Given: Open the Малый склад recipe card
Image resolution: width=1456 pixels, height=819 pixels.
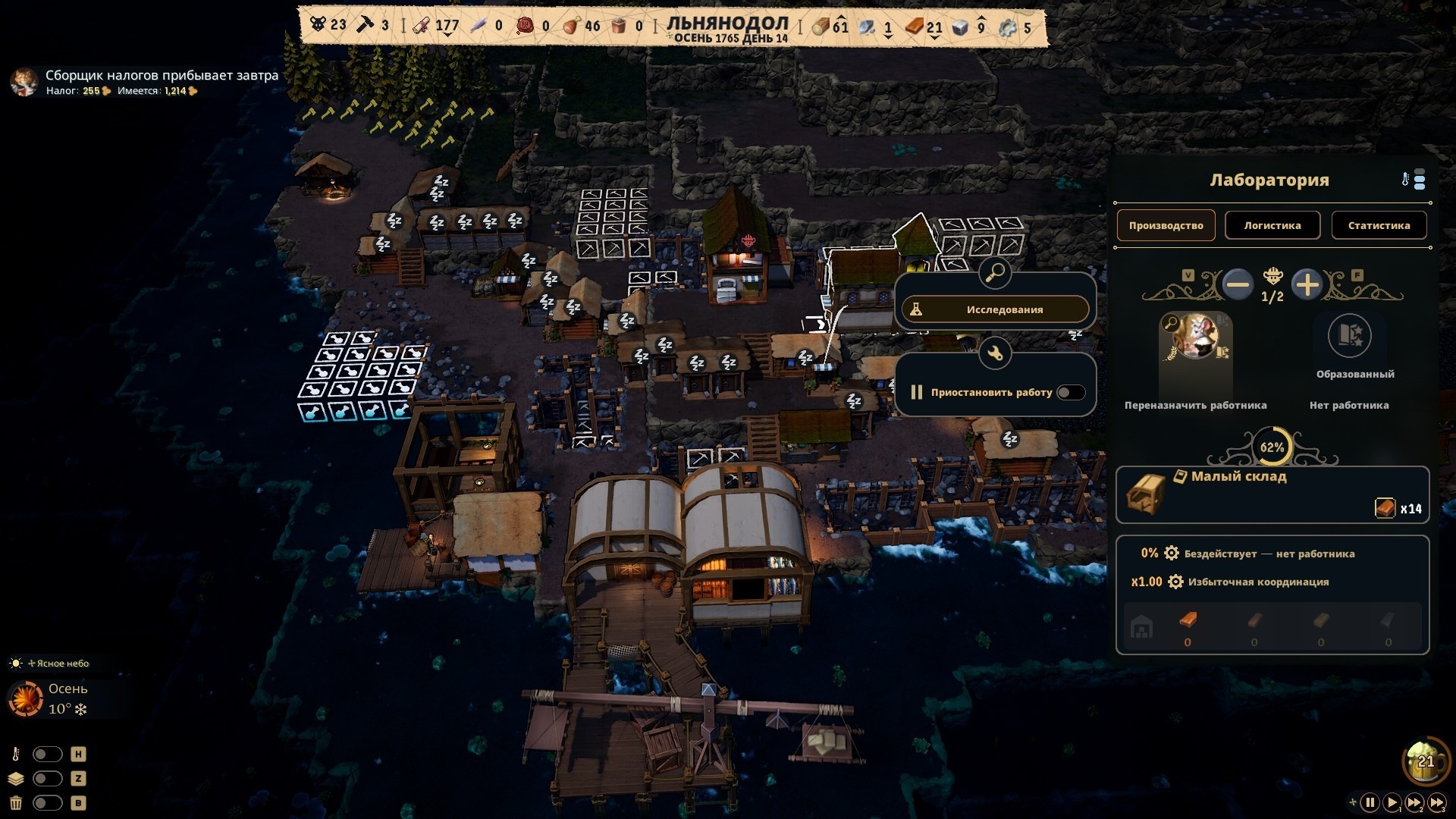Looking at the screenshot, I should coord(1272,494).
